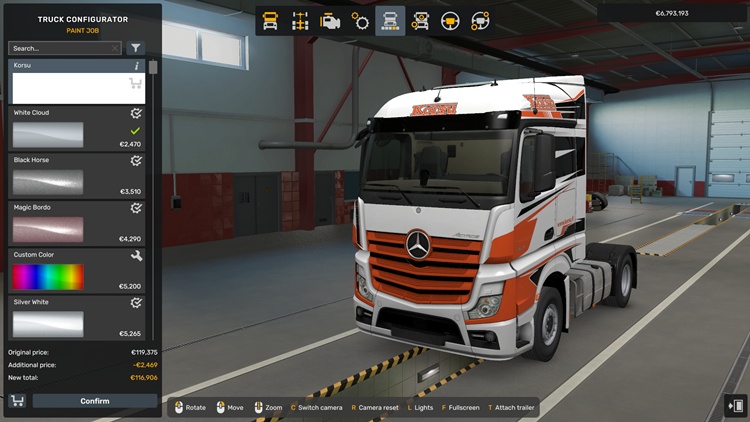Image resolution: width=750 pixels, height=422 pixels.
Task: Open the interior accessories steering wheel tab
Action: [481, 20]
